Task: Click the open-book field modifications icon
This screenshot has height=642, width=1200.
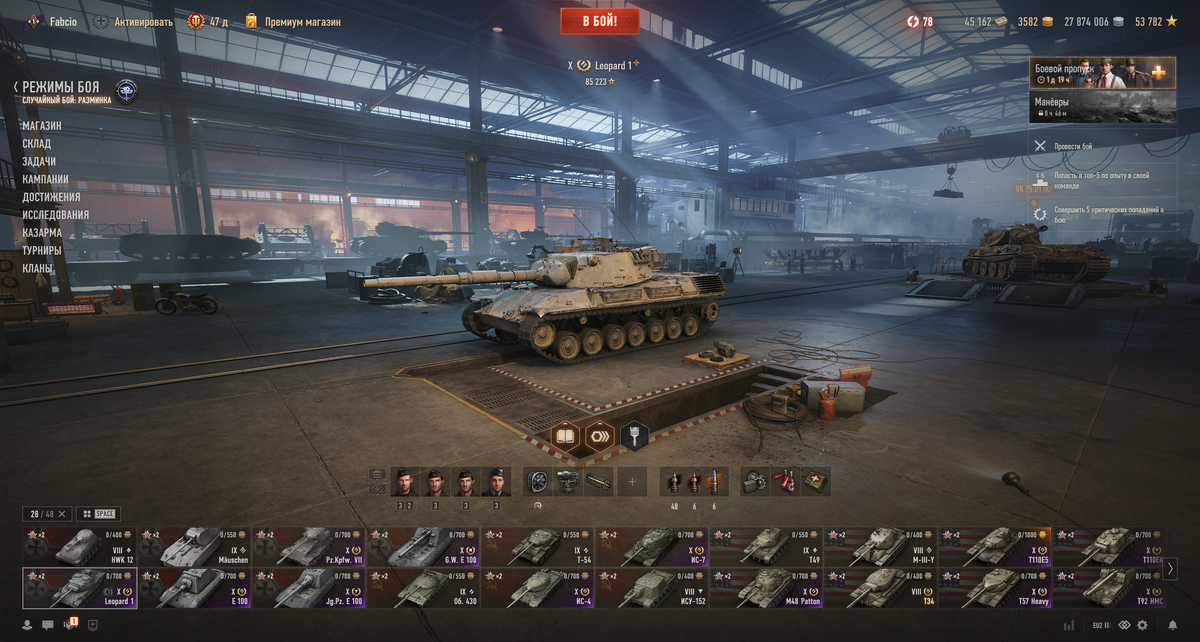Action: click(x=566, y=436)
